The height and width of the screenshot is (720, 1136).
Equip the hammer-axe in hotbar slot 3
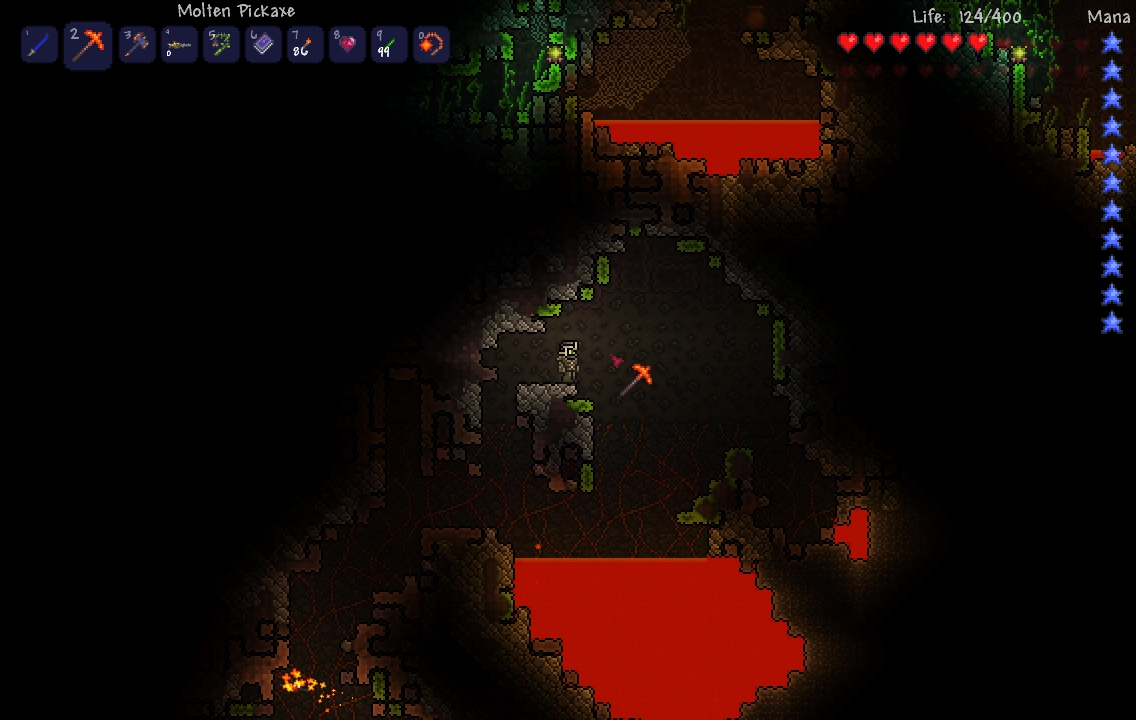click(x=137, y=45)
